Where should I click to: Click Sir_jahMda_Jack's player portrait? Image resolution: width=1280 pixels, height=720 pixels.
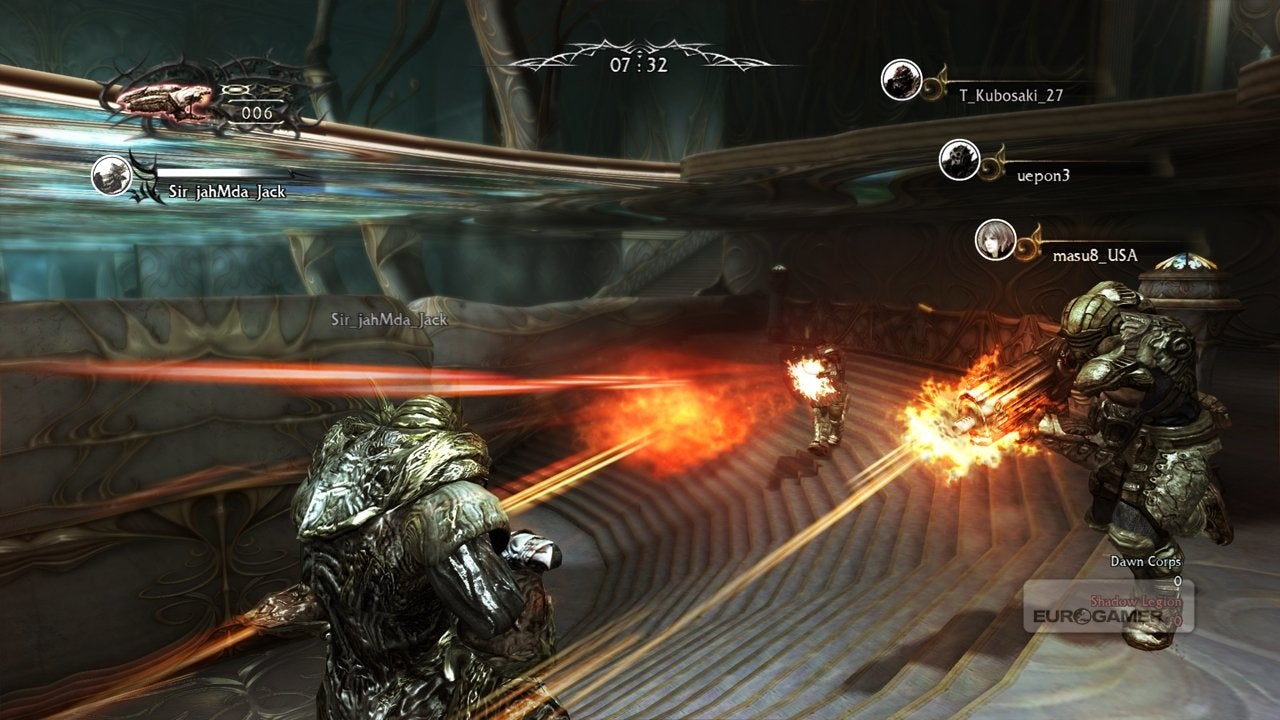click(x=111, y=175)
